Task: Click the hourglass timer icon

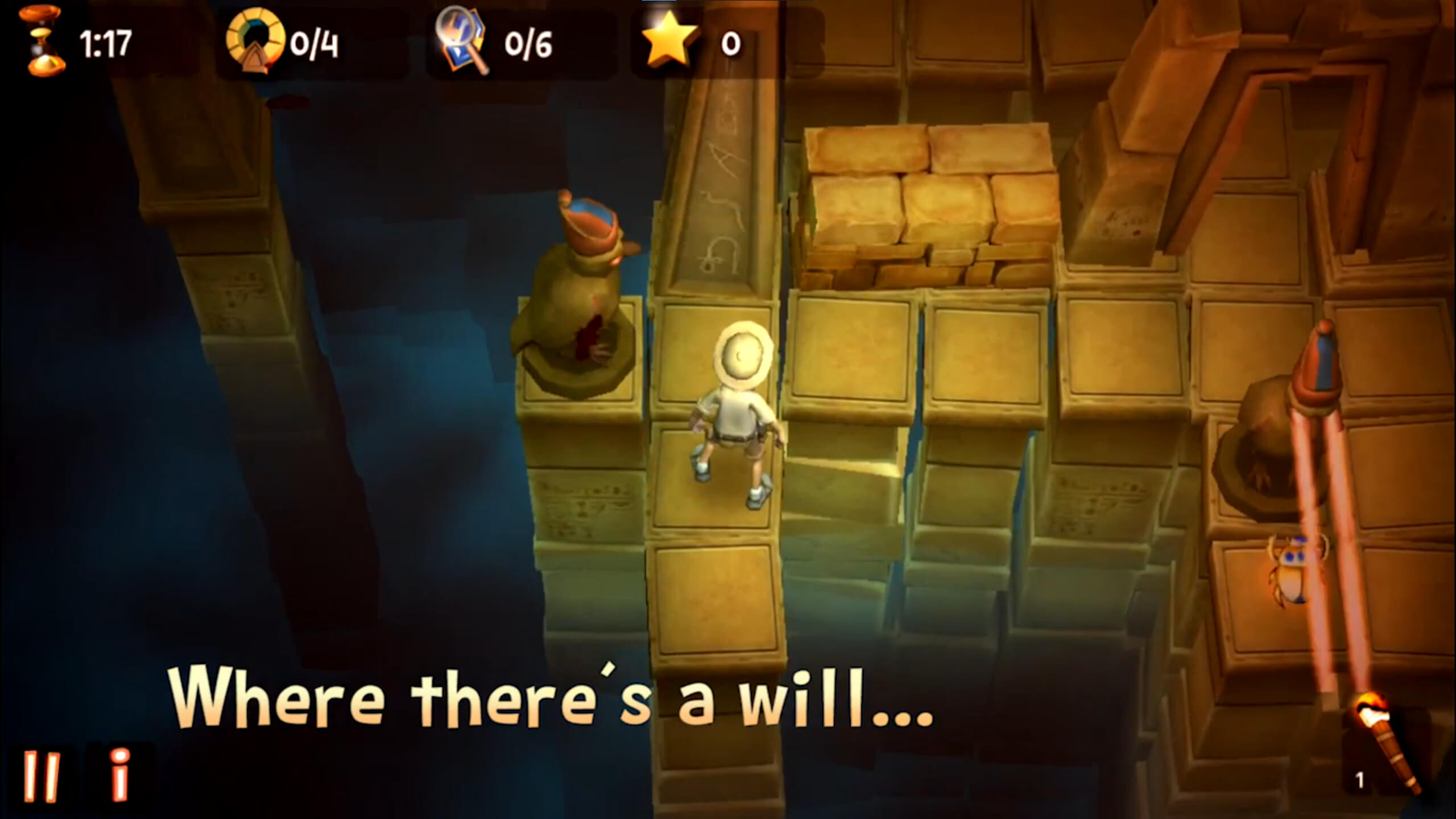Action: tap(40, 40)
